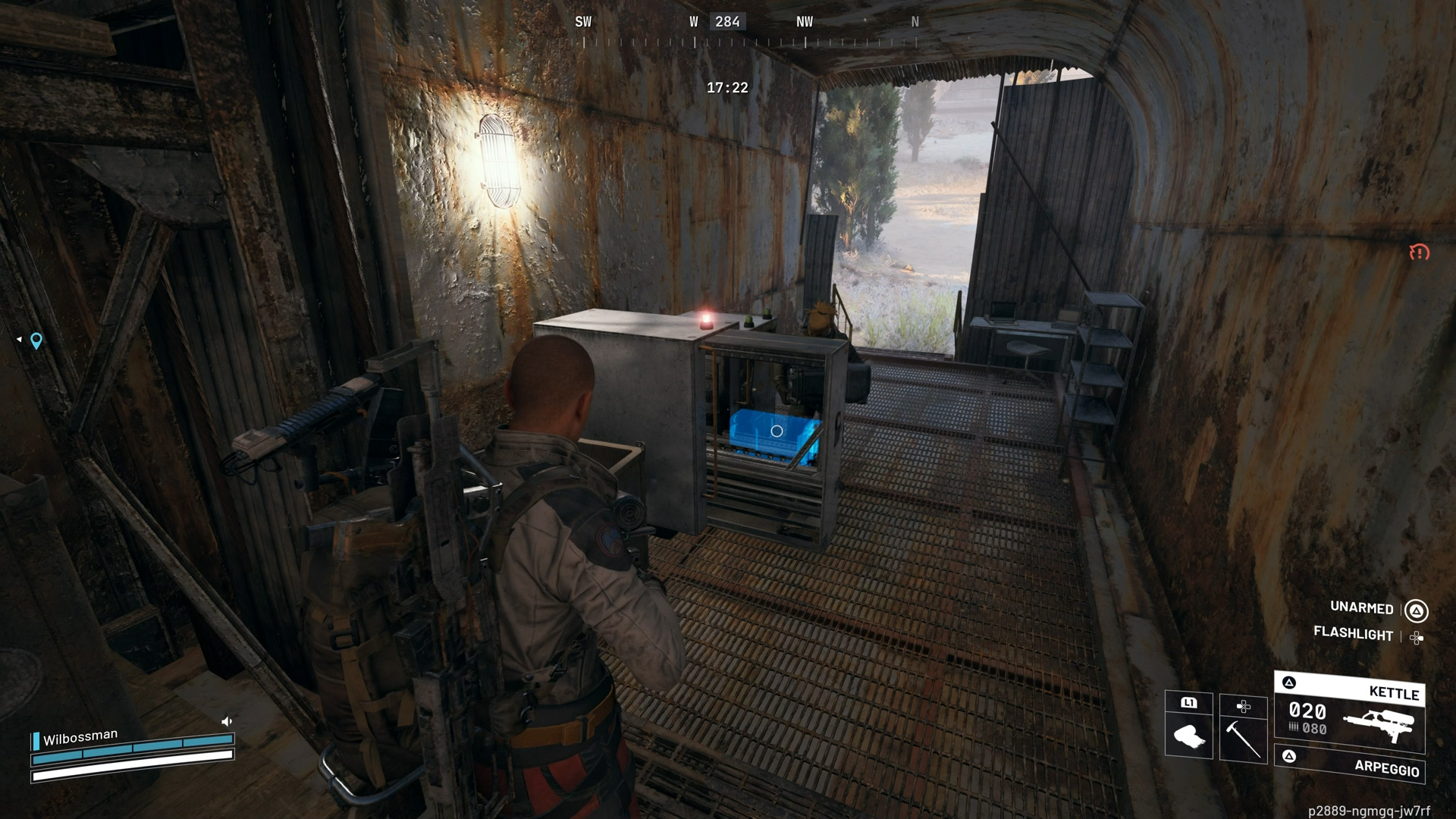Click the NW label on the compass
Screen dimensions: 1456x819
pos(805,22)
